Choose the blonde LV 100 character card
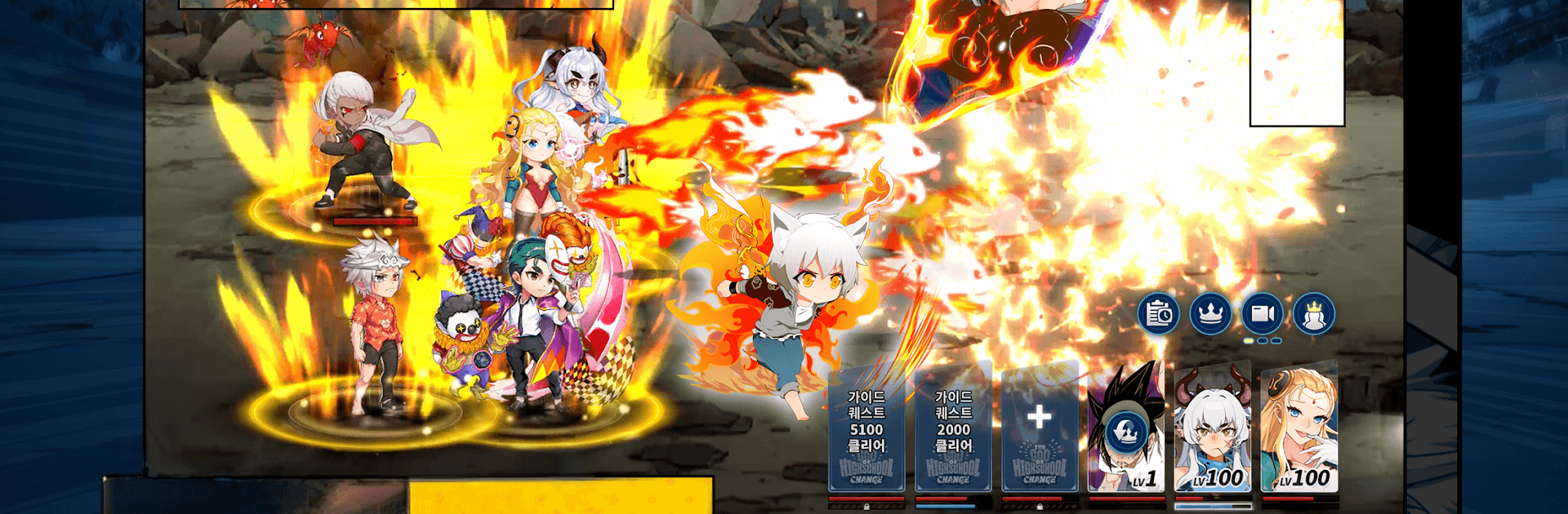Image resolution: width=1568 pixels, height=514 pixels. [x=1299, y=428]
